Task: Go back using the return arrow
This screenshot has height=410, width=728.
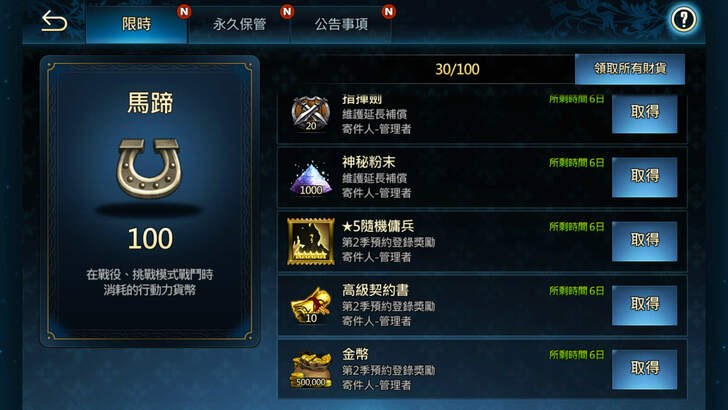Action: coord(54,22)
